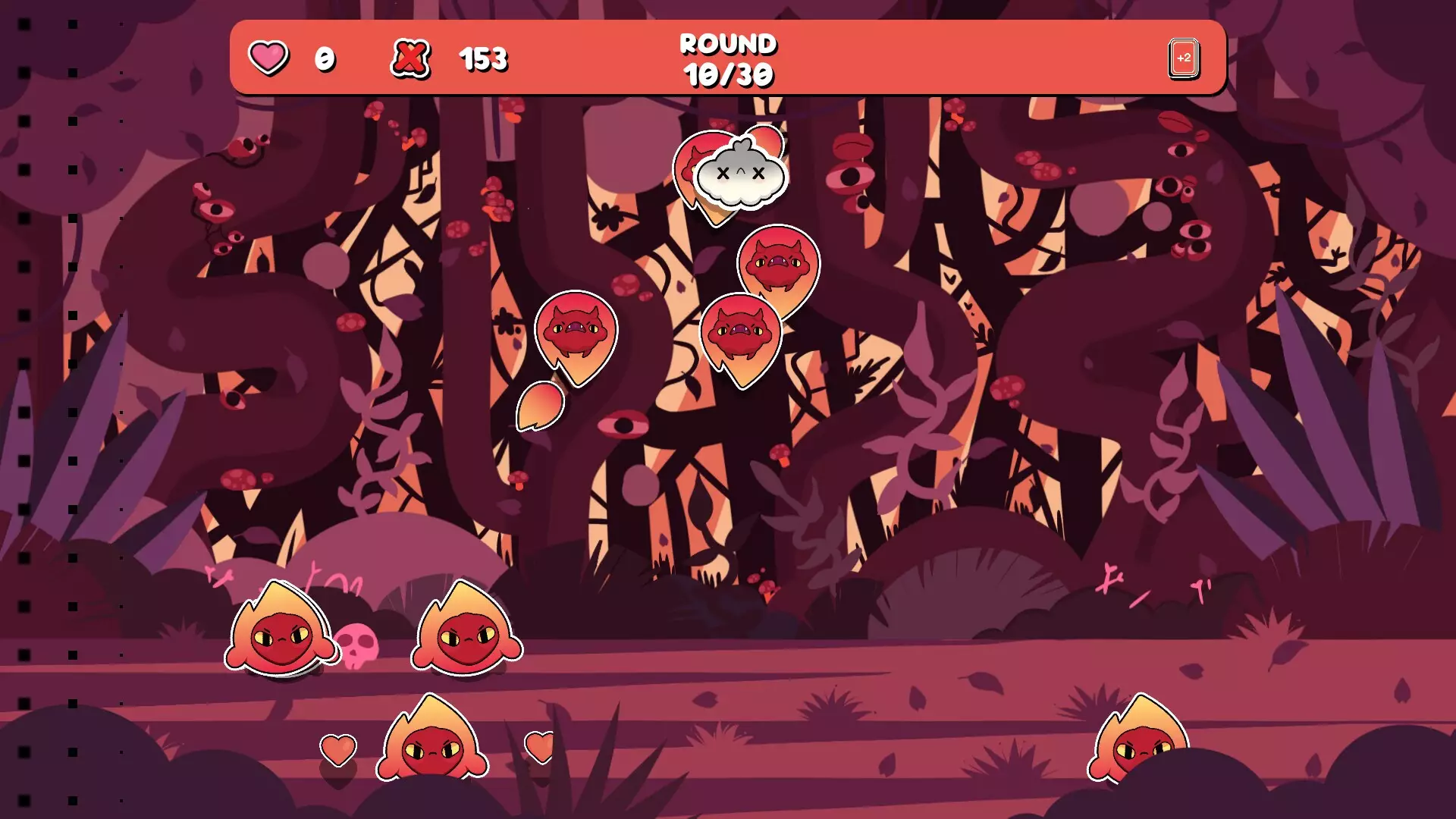Click the +2 card icon
The image size is (1456, 819).
[1183, 58]
